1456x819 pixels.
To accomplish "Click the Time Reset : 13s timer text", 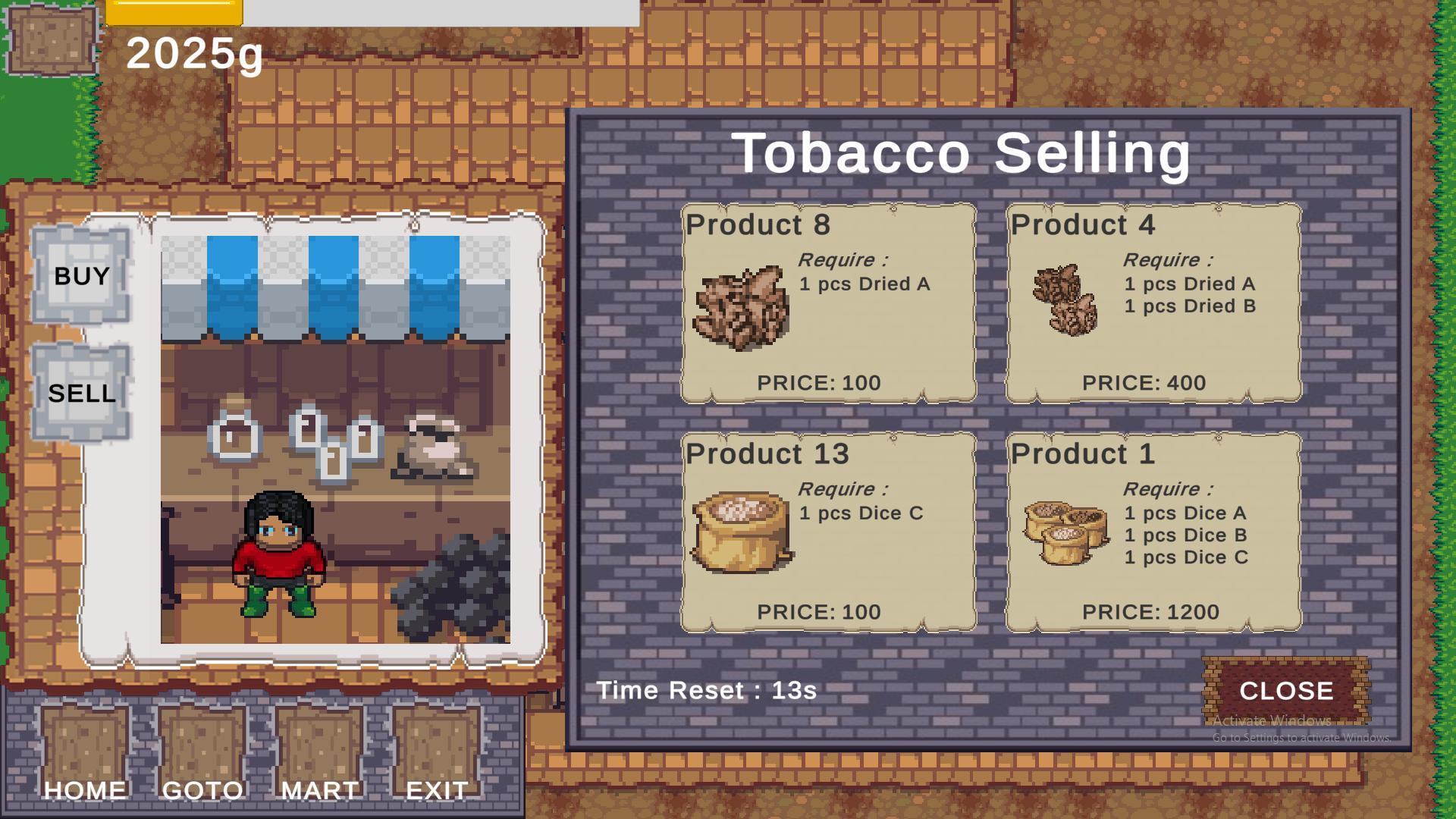I will pos(705,690).
